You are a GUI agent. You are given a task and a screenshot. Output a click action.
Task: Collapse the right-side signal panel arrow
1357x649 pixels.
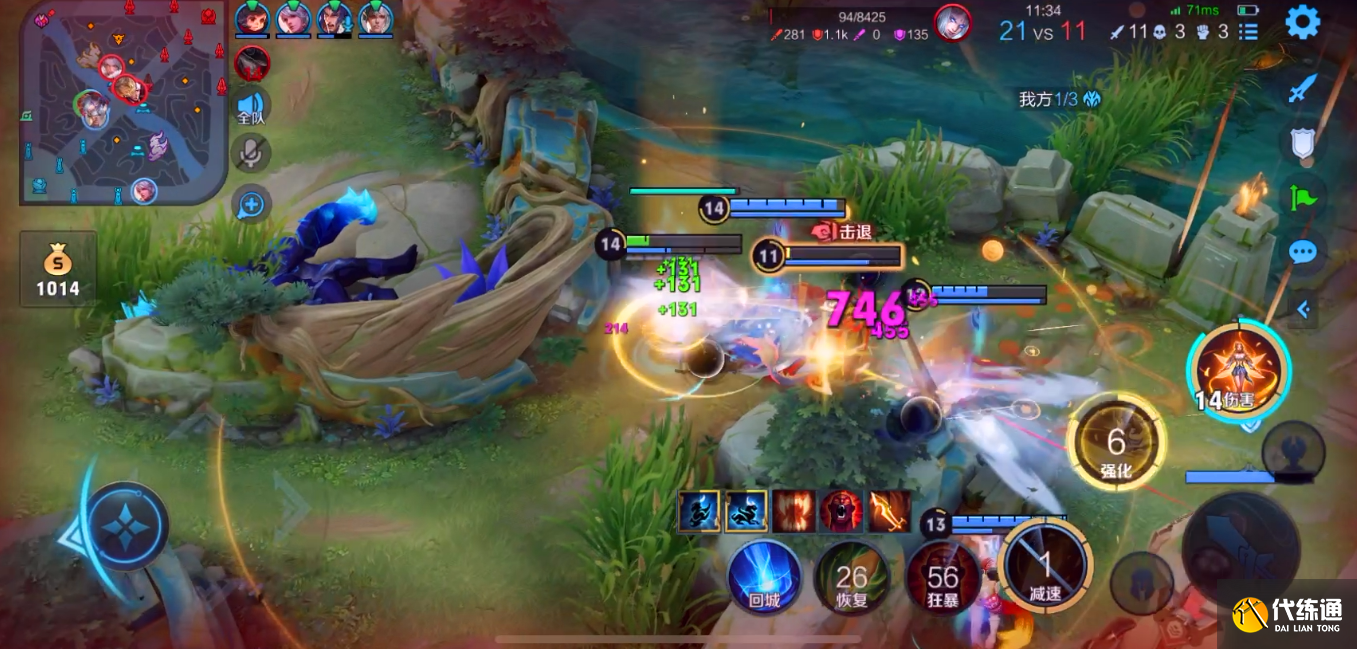[x=1302, y=310]
